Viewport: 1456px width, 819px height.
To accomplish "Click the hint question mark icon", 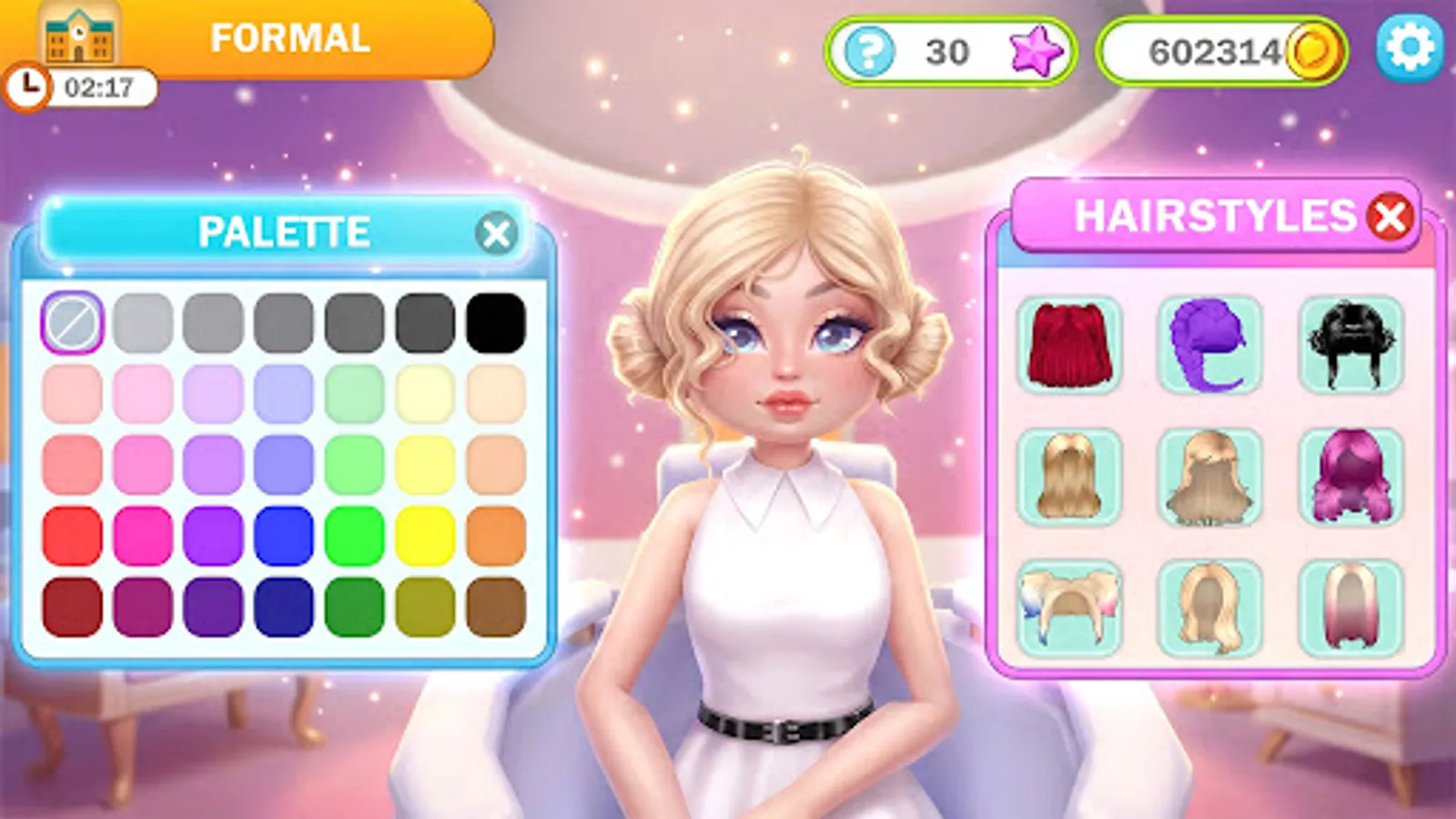I will [871, 50].
